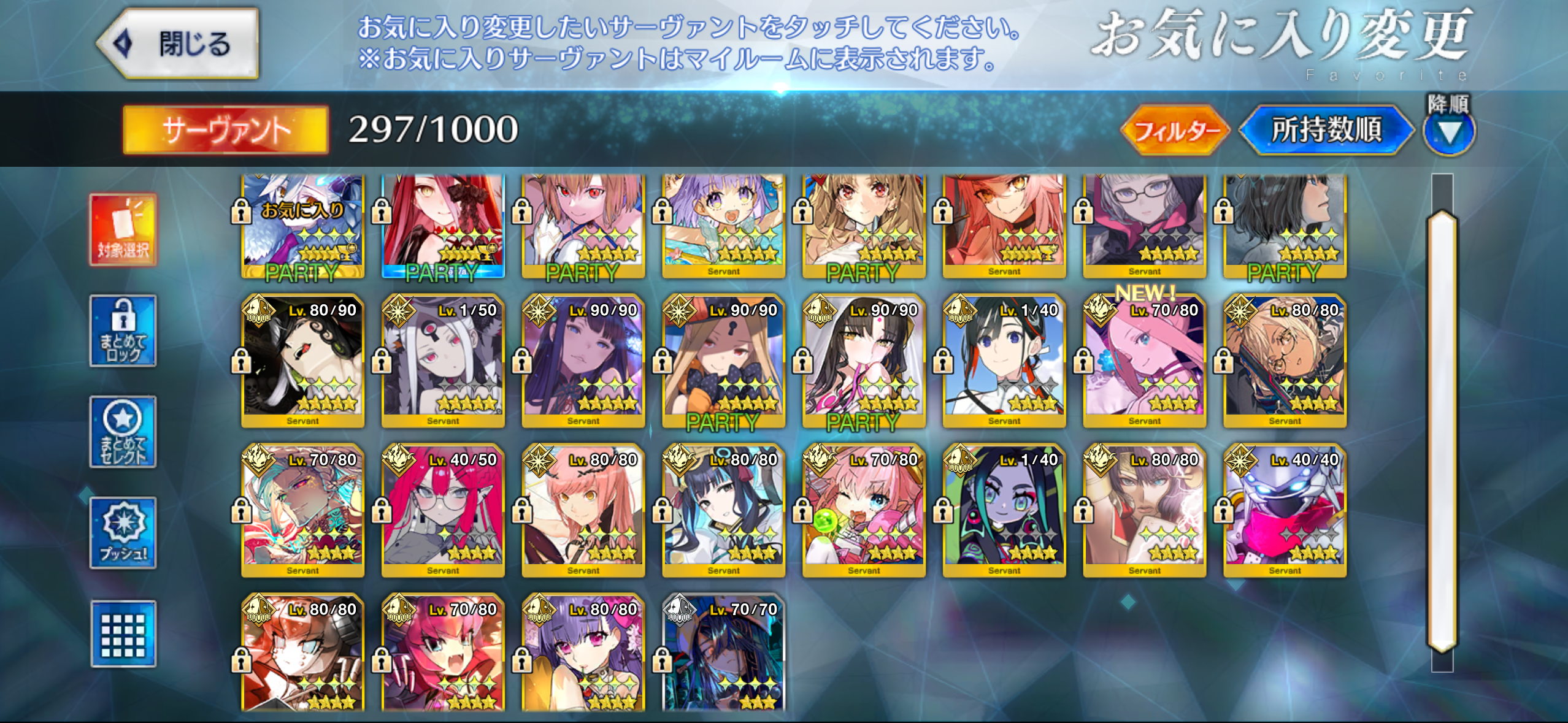Open the まとめてセレクト bulk select button
The width and height of the screenshot is (1568, 723).
pyautogui.click(x=123, y=432)
